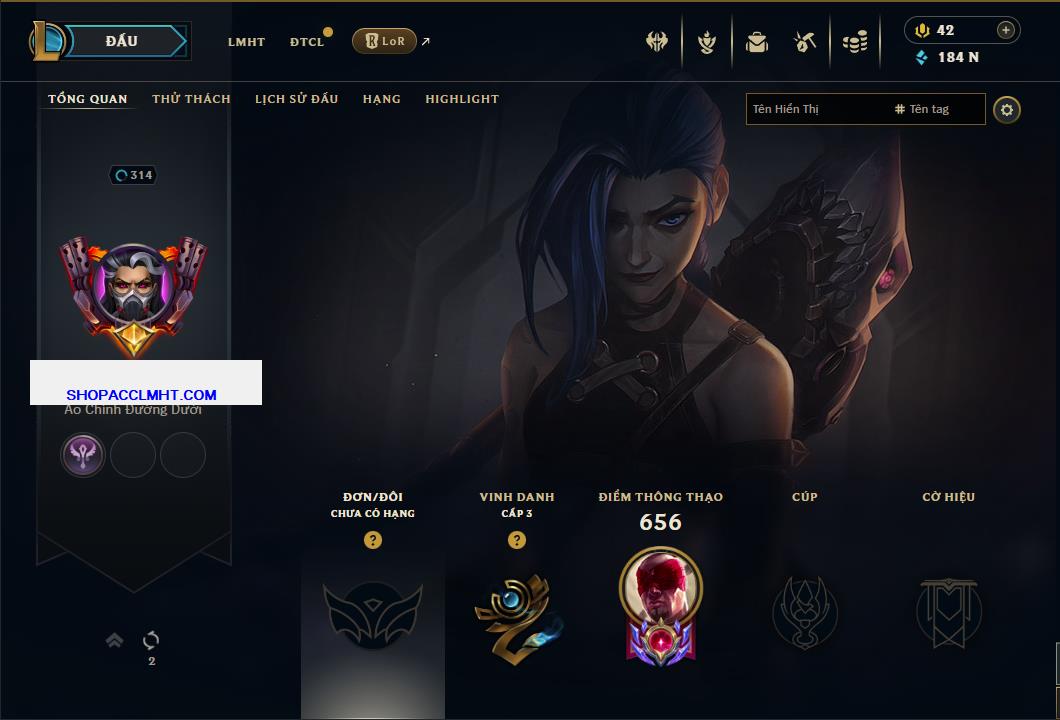
Task: Open the VINH DANH honor emblem
Action: [517, 610]
